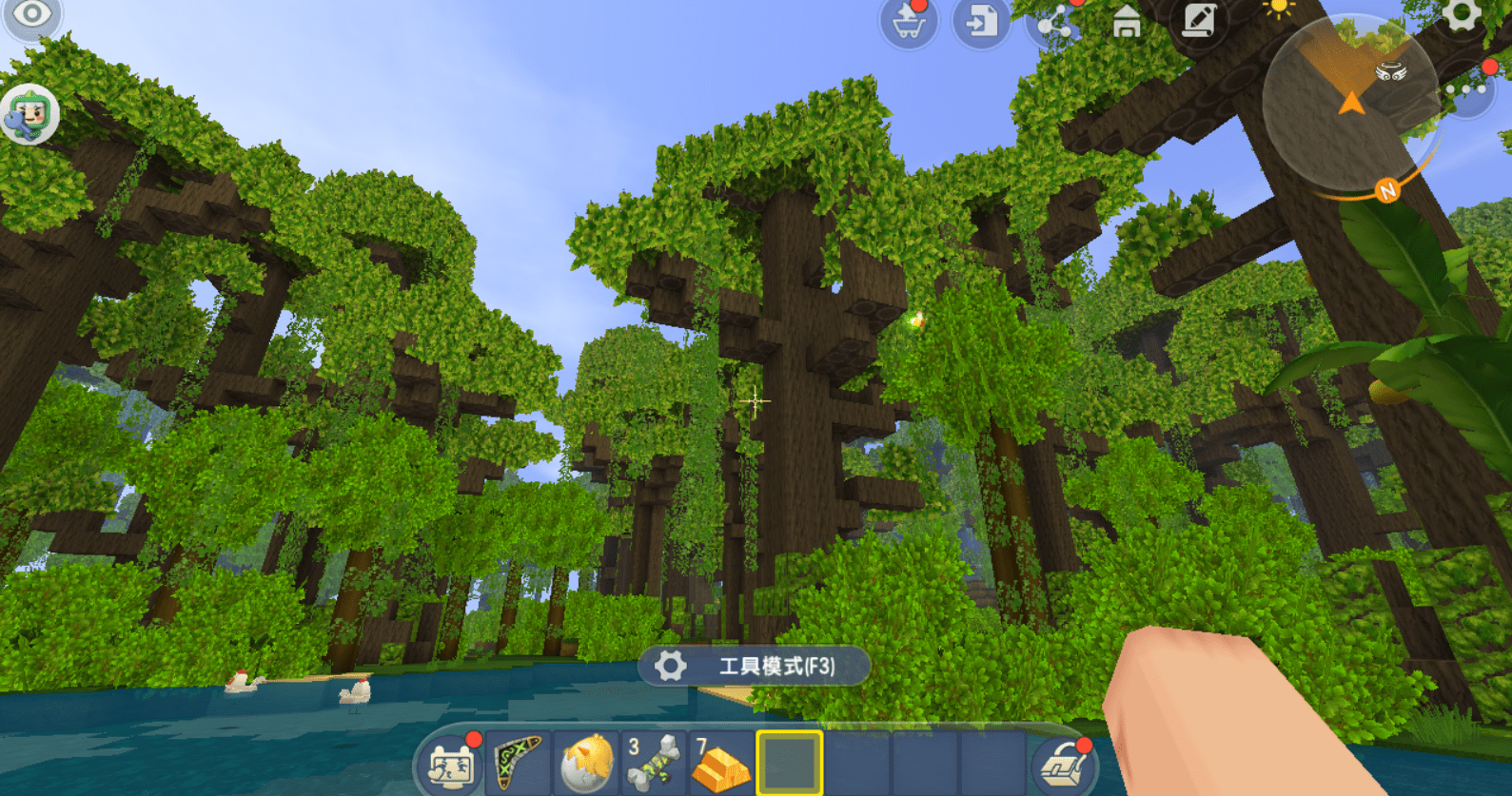Viewport: 1512px width, 796px height.
Task: Click the document import arrow icon
Action: click(981, 22)
